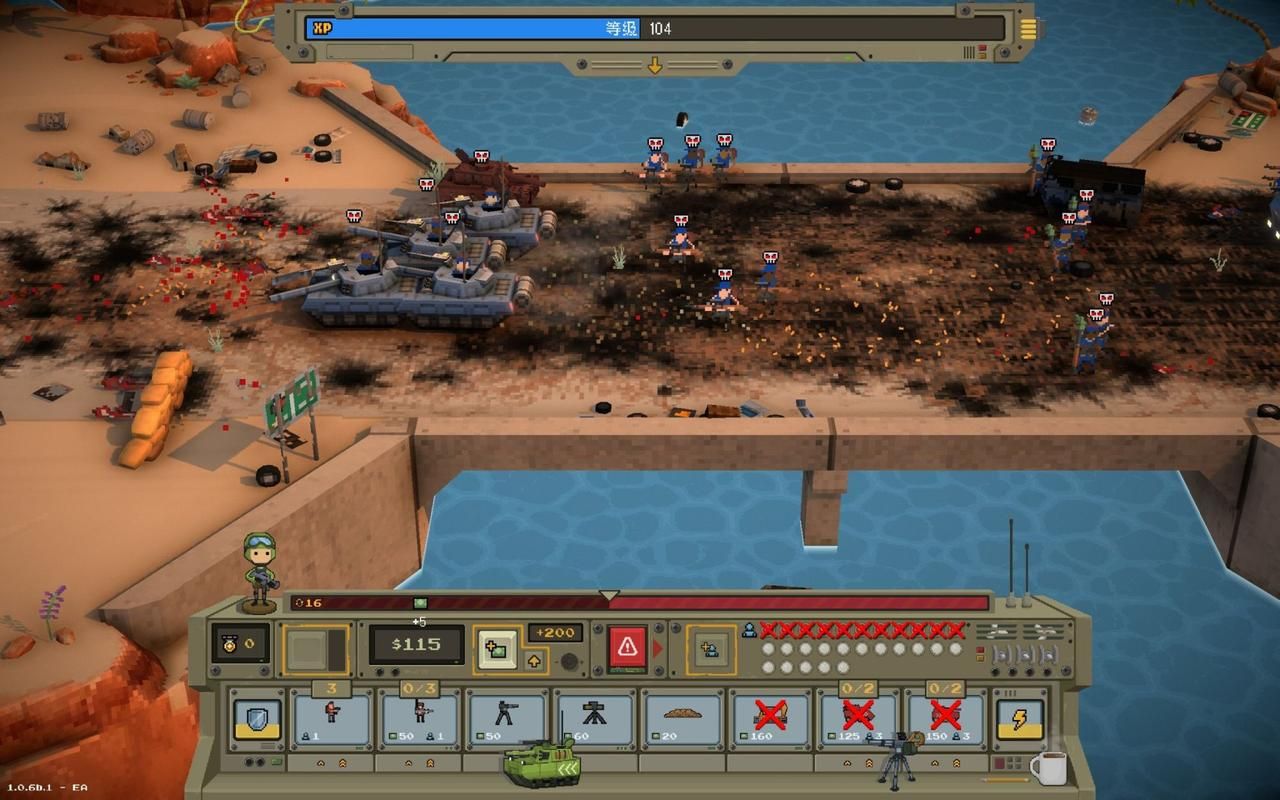1280x800 pixels.
Task: Select the crossed-out 160-cost unit slot
Action: click(770, 717)
